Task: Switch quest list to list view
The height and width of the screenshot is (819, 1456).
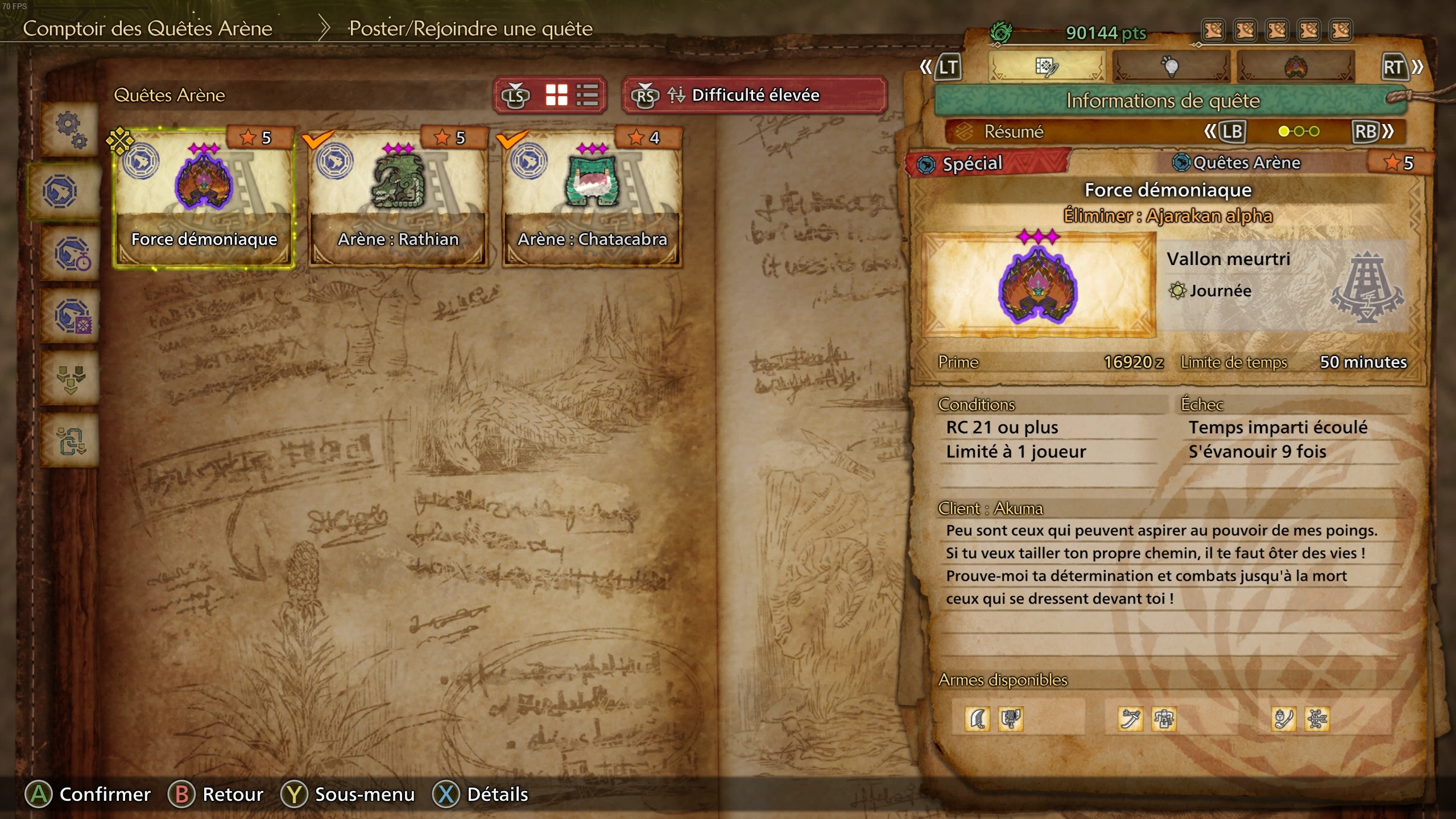Action: pyautogui.click(x=587, y=95)
